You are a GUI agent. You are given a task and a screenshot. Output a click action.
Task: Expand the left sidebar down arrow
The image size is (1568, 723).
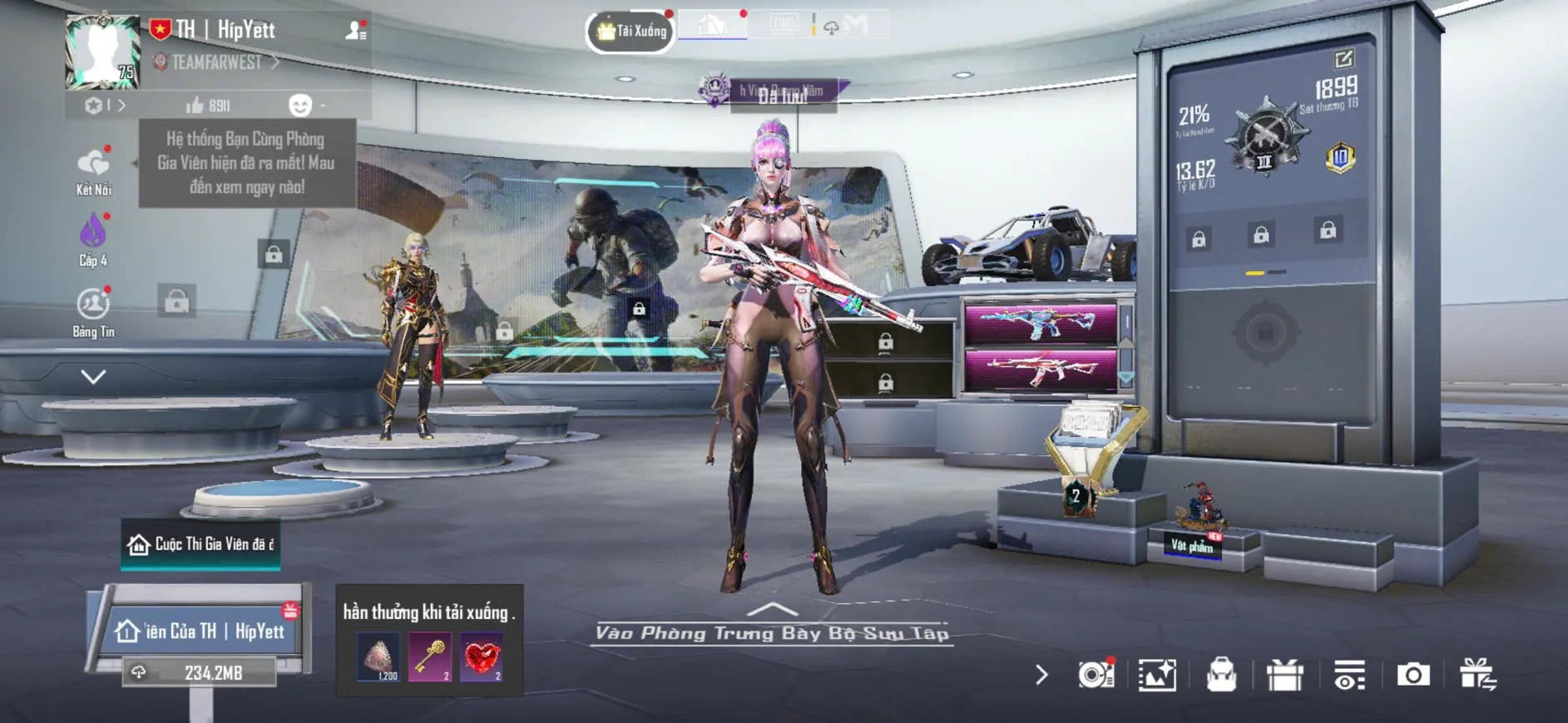coord(93,377)
